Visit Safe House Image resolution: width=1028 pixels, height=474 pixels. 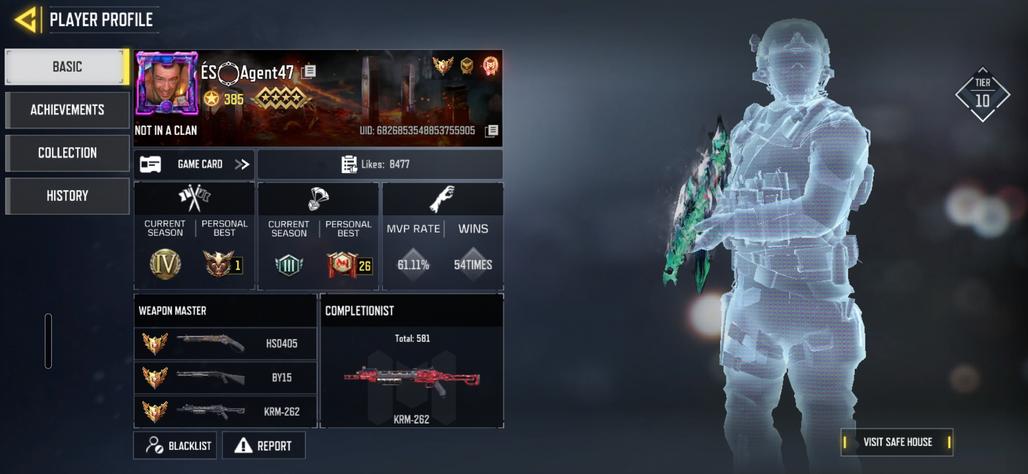point(896,442)
